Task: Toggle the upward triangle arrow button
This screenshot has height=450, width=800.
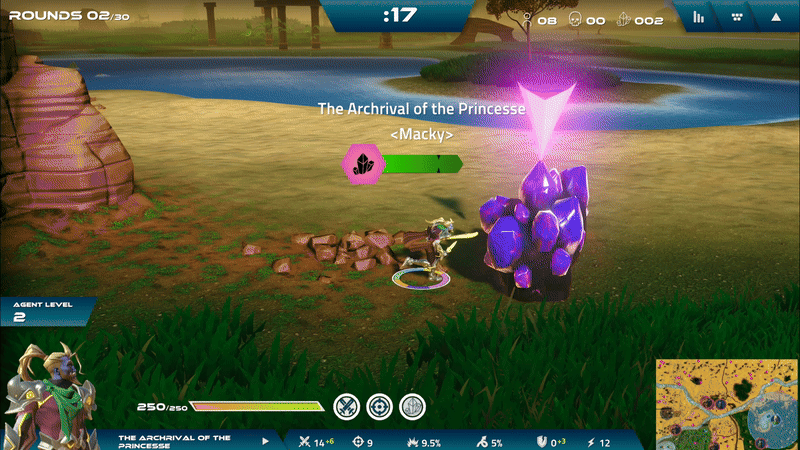Action: point(776,17)
